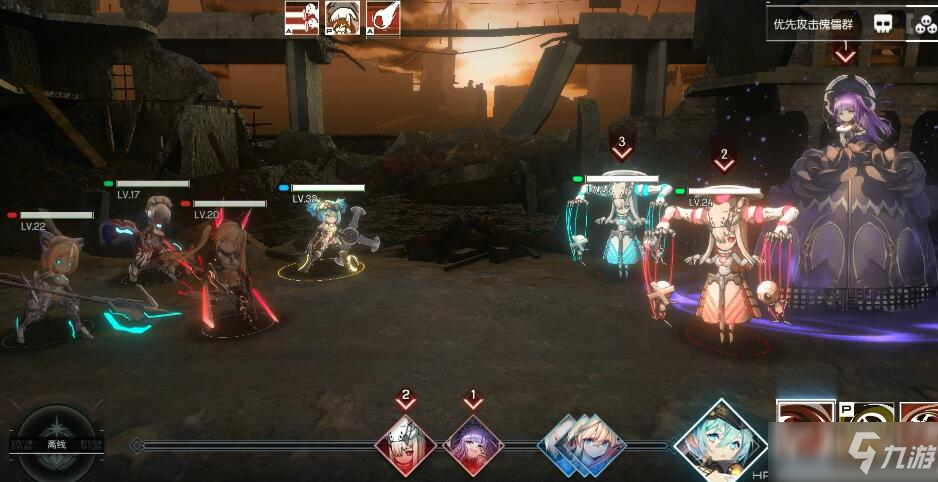Image resolution: width=938 pixels, height=482 pixels.
Task: Inspect the passive brown-haired girl skill icon
Action: tap(343, 18)
